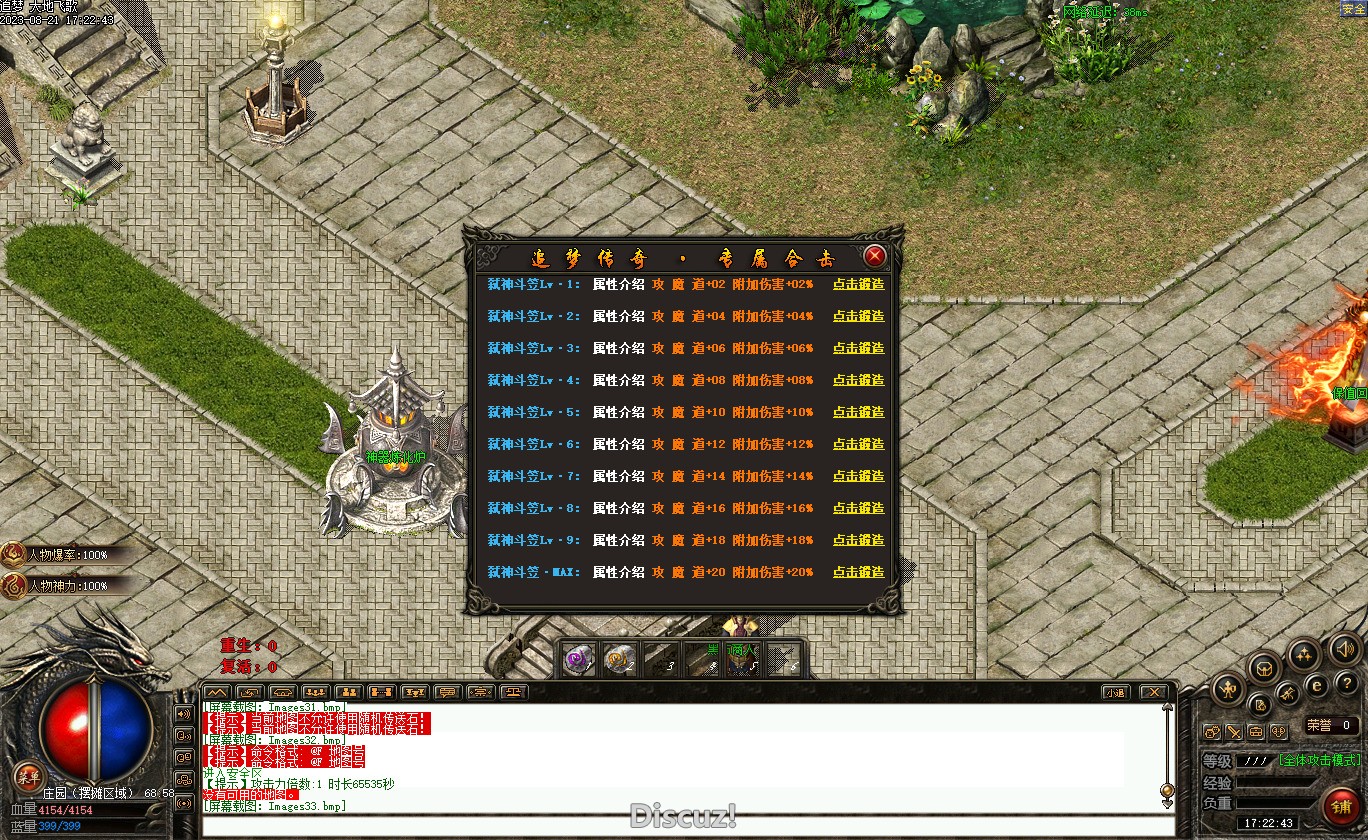
Task: Forge 弑神斗笠 Lv·3 via its 点击锻造 link
Action: (x=858, y=348)
